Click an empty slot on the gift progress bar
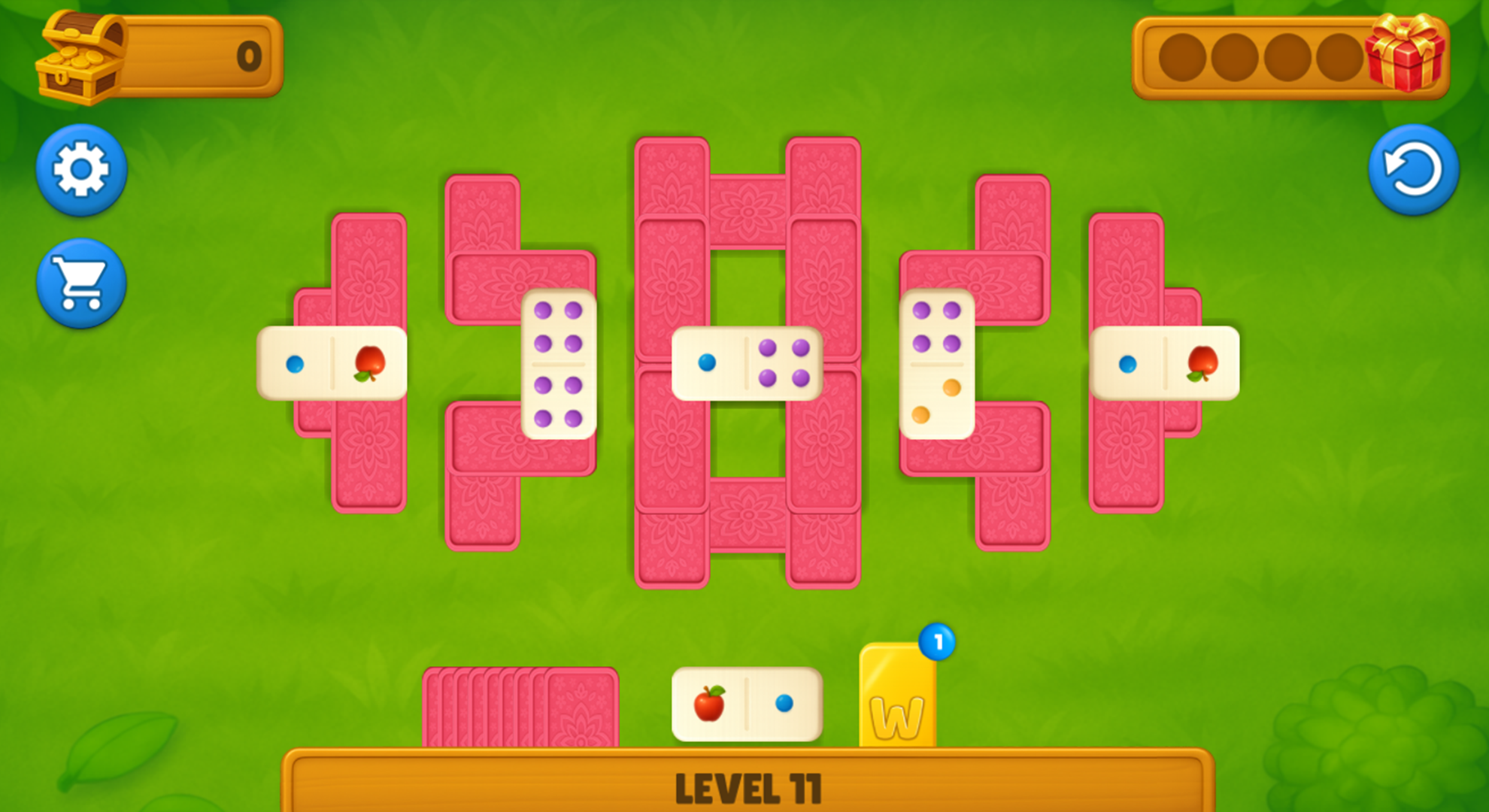The height and width of the screenshot is (812, 1489). [x=1181, y=56]
